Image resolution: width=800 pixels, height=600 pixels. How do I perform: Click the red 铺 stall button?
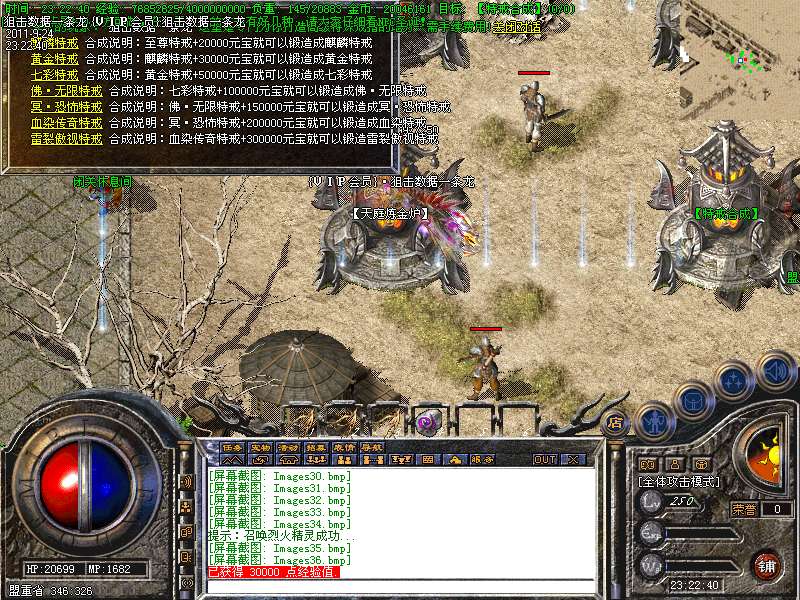pyautogui.click(x=765, y=564)
